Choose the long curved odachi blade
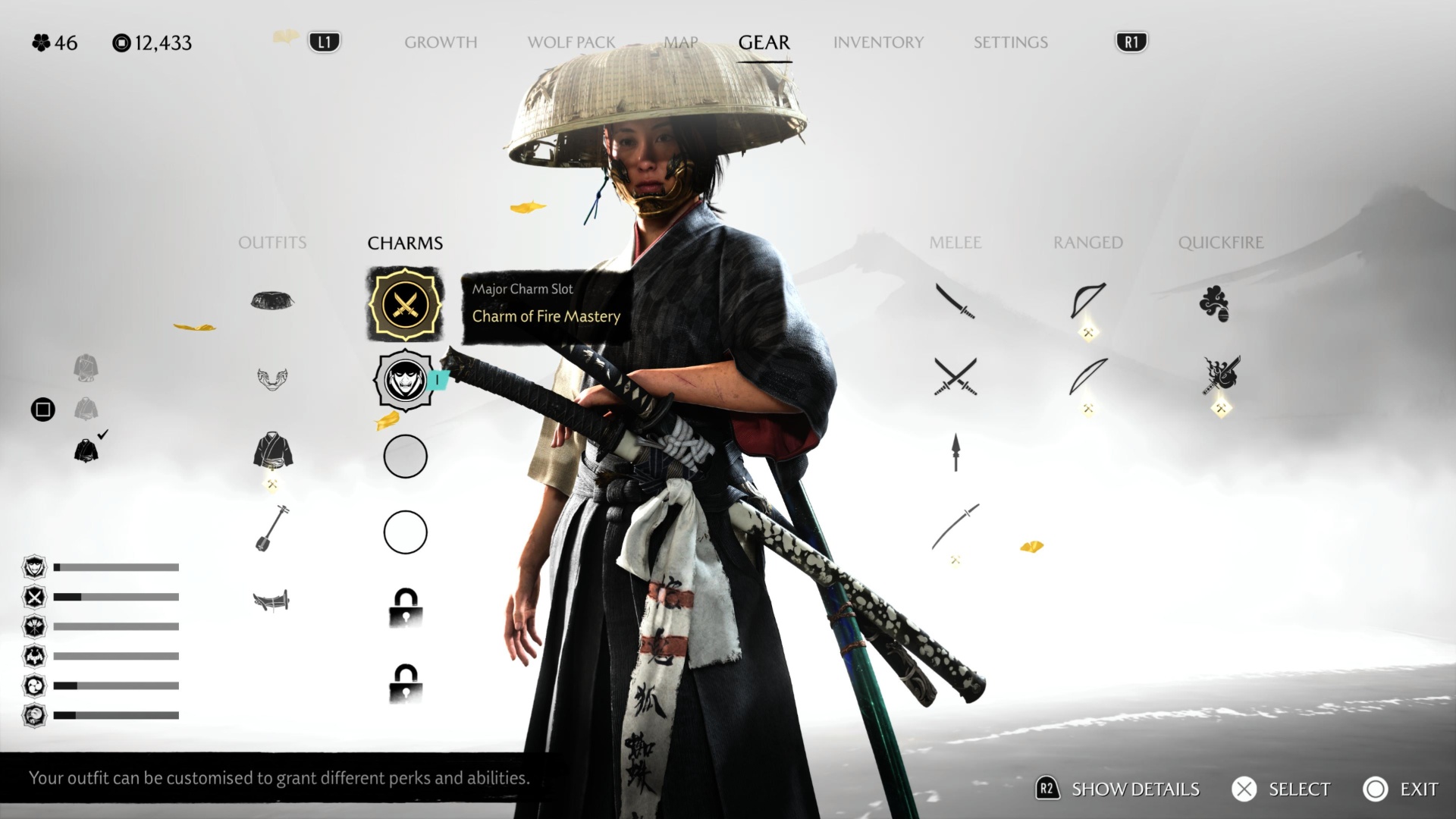This screenshot has height=819, width=1456. (x=955, y=526)
